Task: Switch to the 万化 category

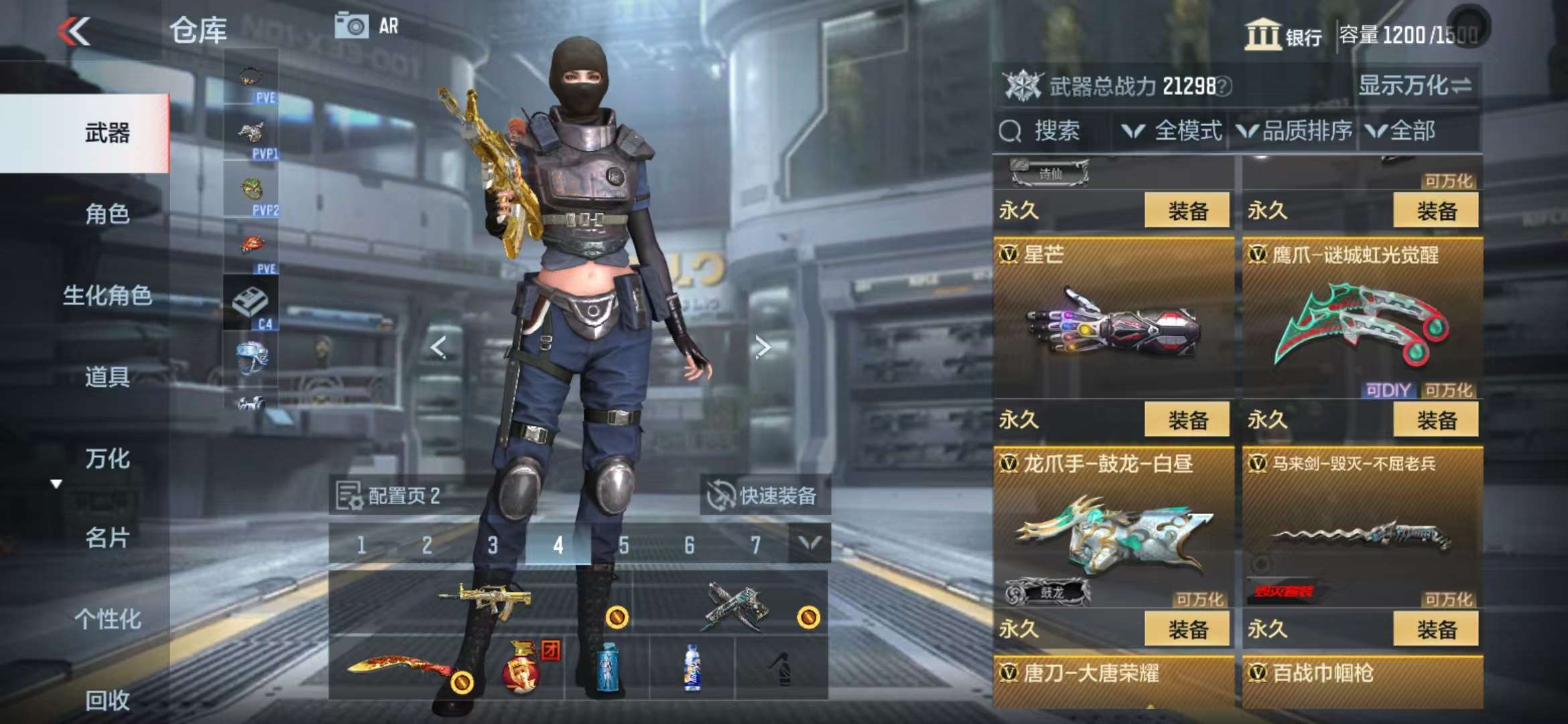Action: tap(107, 459)
